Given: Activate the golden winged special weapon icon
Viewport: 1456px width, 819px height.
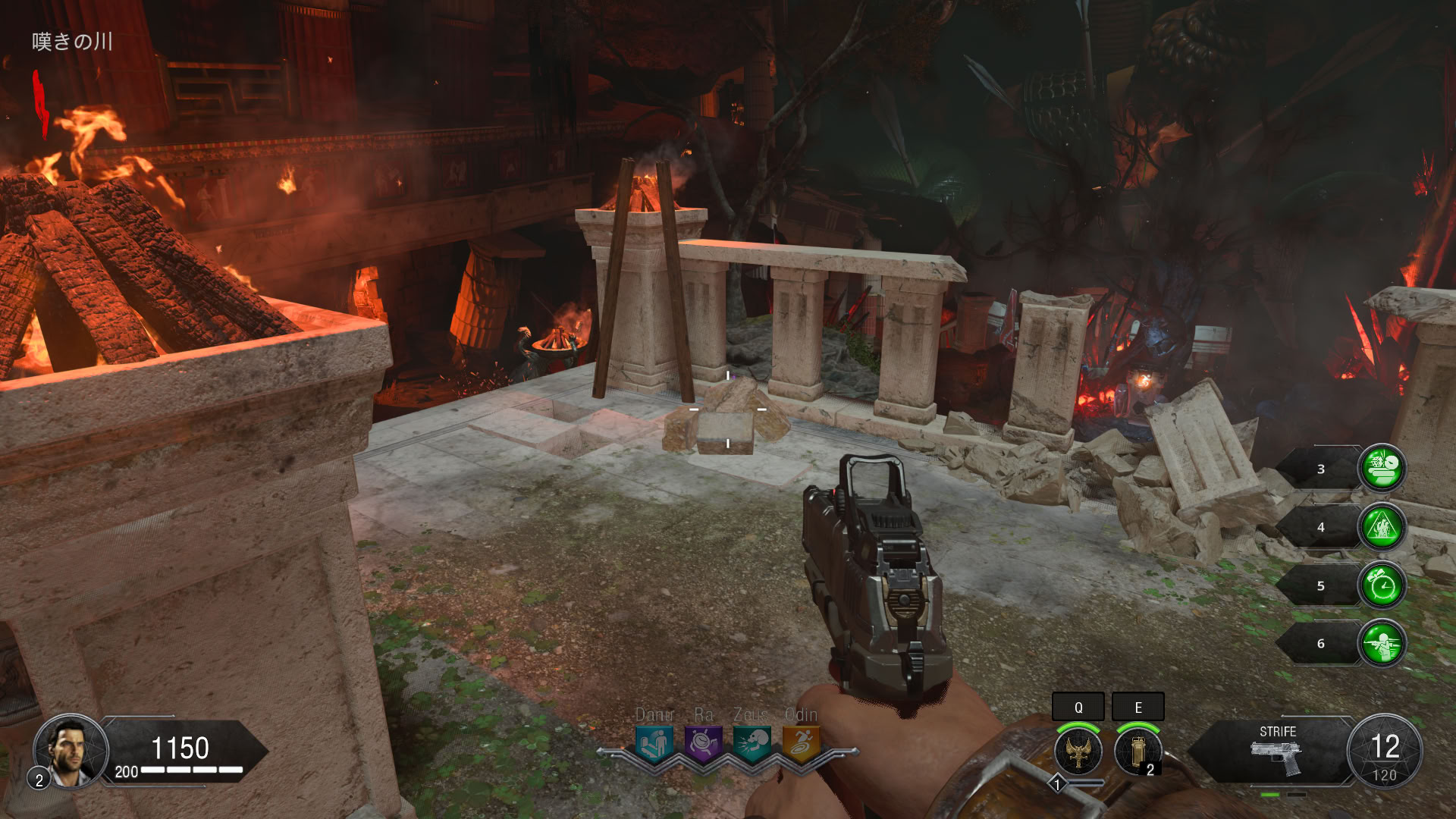Looking at the screenshot, I should coord(1078,752).
